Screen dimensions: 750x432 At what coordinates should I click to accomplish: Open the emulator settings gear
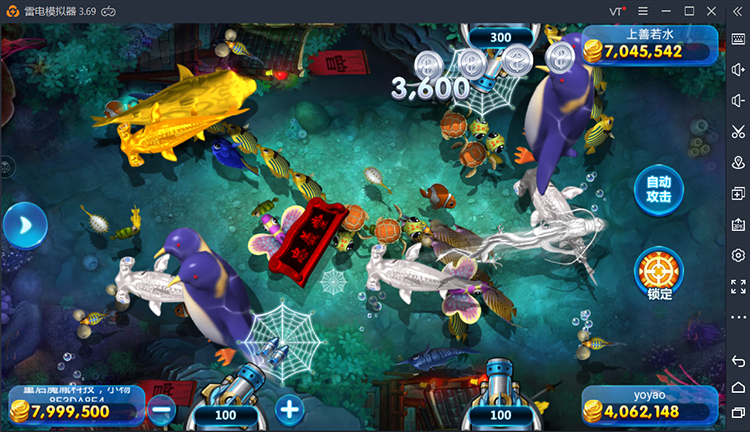click(x=738, y=255)
